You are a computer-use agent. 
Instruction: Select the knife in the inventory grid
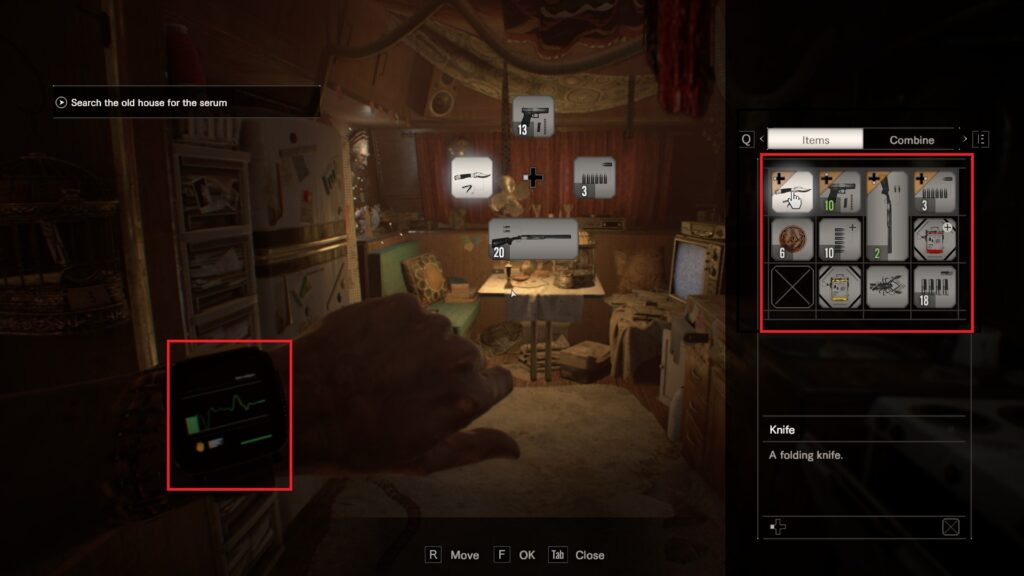coord(791,192)
